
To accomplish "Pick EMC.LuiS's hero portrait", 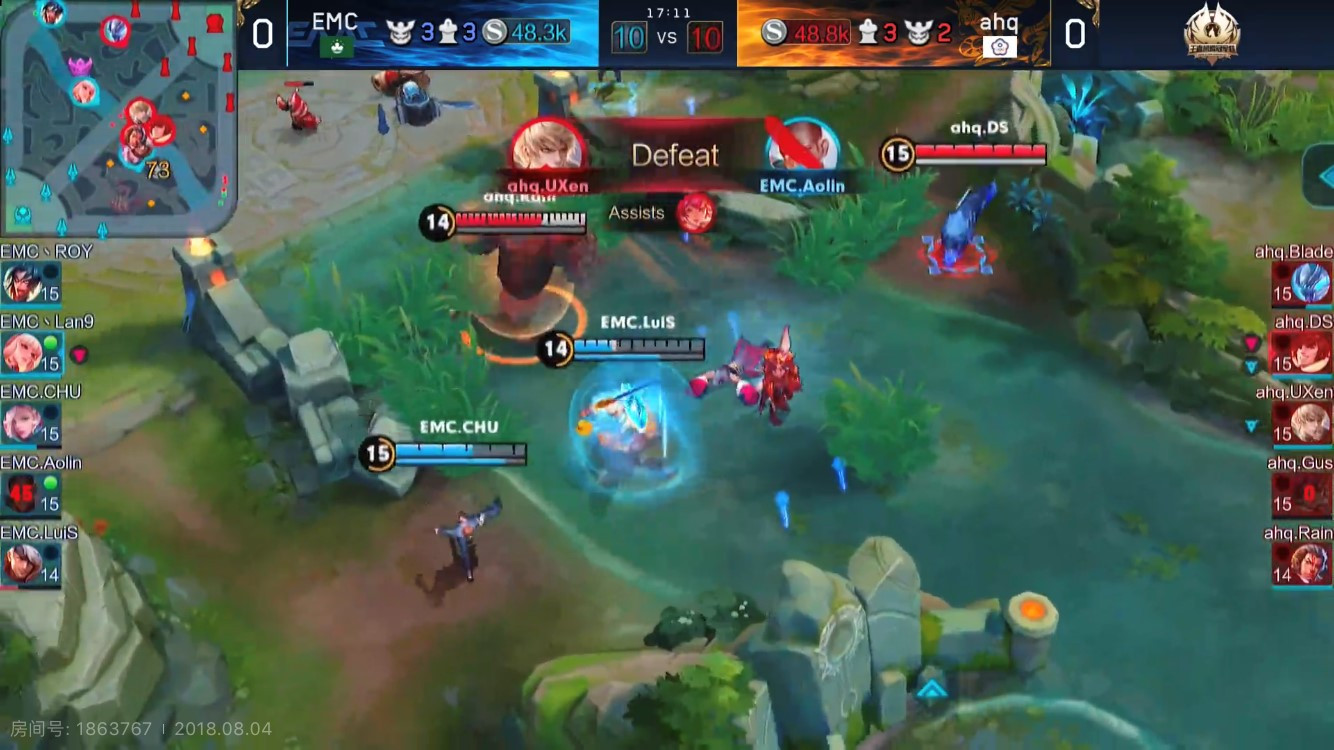I will 22,564.
